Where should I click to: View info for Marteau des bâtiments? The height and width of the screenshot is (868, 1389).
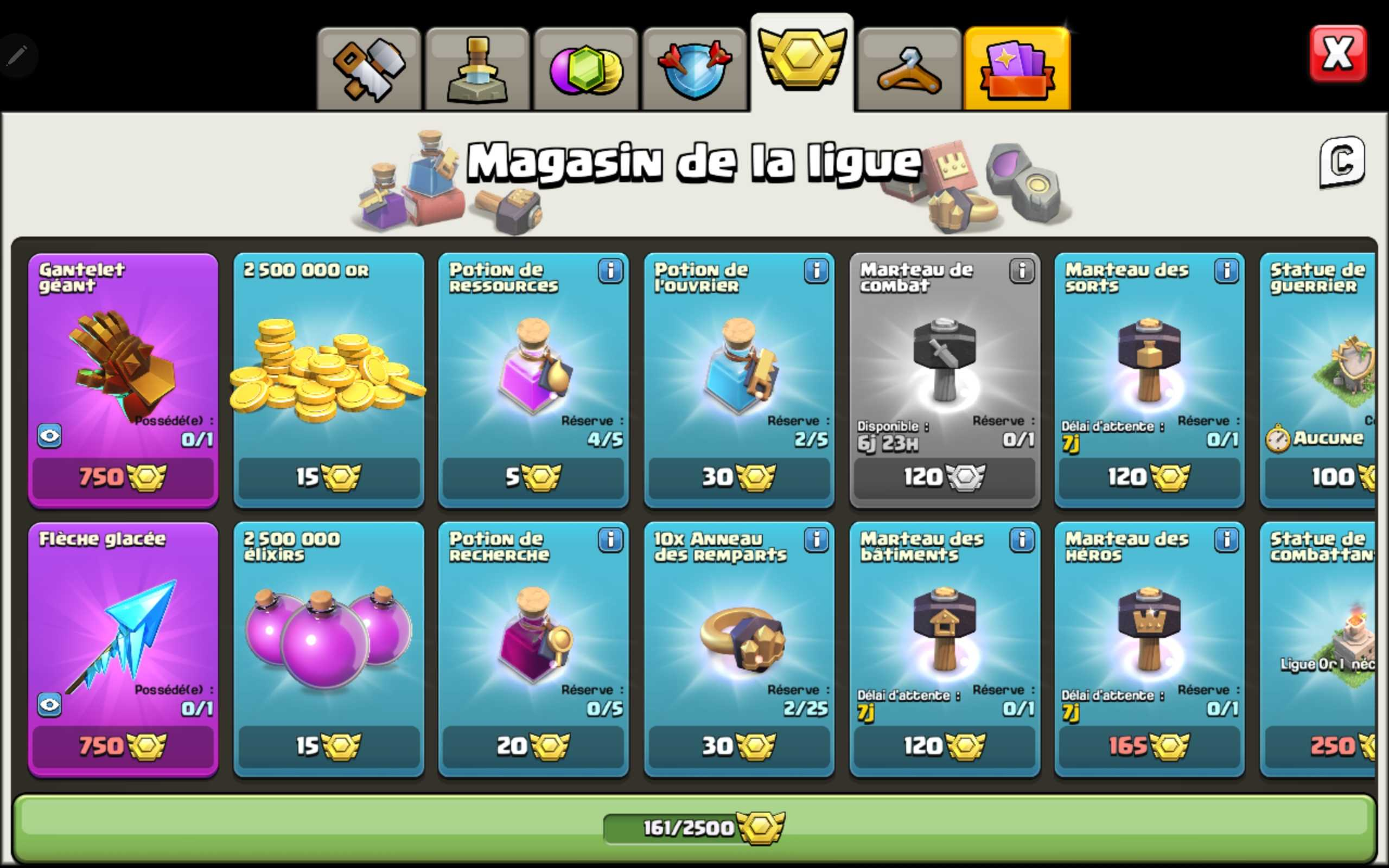pyautogui.click(x=1022, y=541)
